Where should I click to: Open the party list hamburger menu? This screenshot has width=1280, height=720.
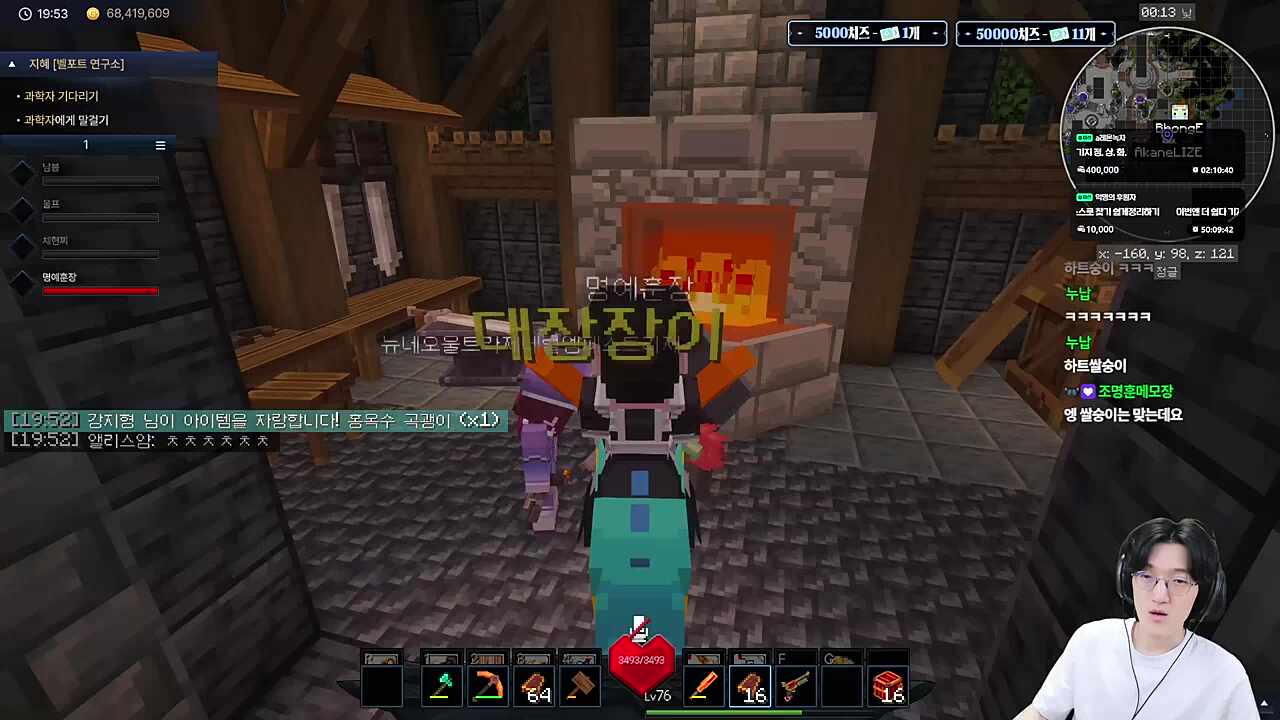(x=160, y=145)
